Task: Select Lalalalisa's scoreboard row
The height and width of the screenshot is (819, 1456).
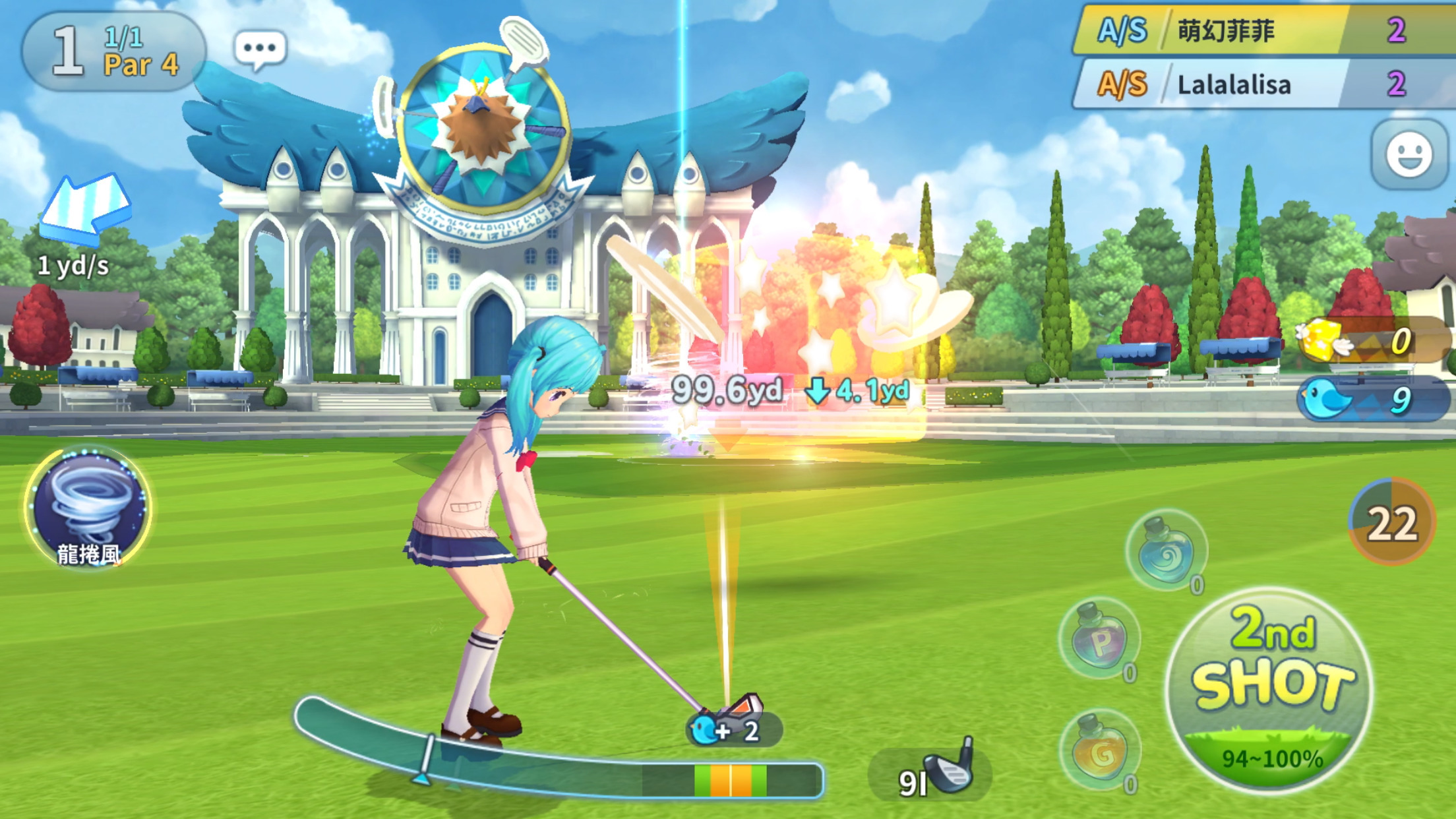Action: 1263,84
